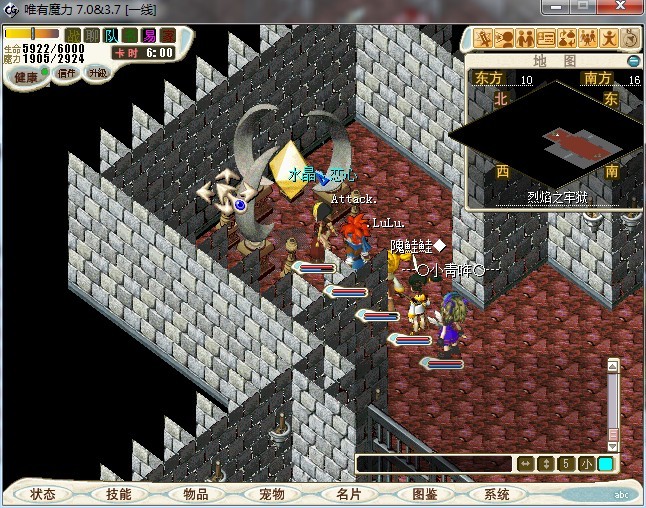Click the 健康 health status button
The height and width of the screenshot is (508, 646).
coord(26,77)
